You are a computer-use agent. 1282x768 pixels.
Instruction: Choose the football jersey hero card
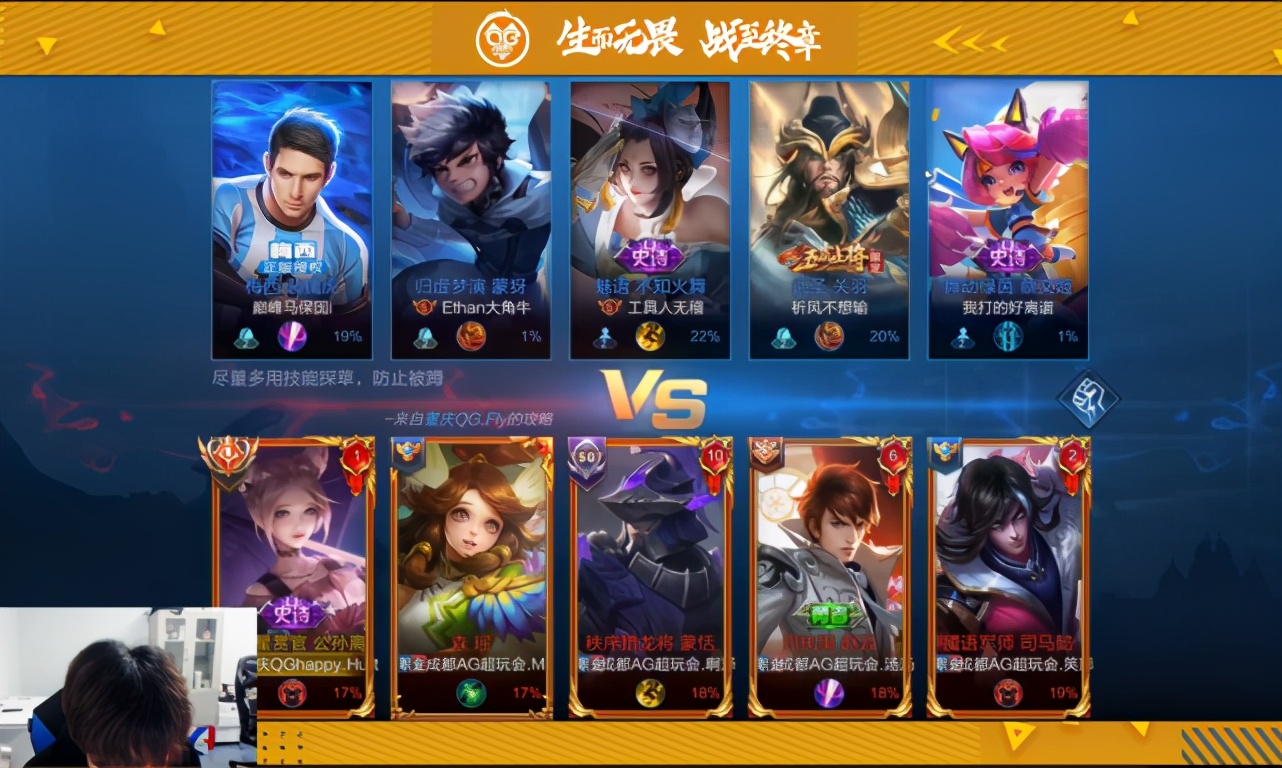click(292, 219)
